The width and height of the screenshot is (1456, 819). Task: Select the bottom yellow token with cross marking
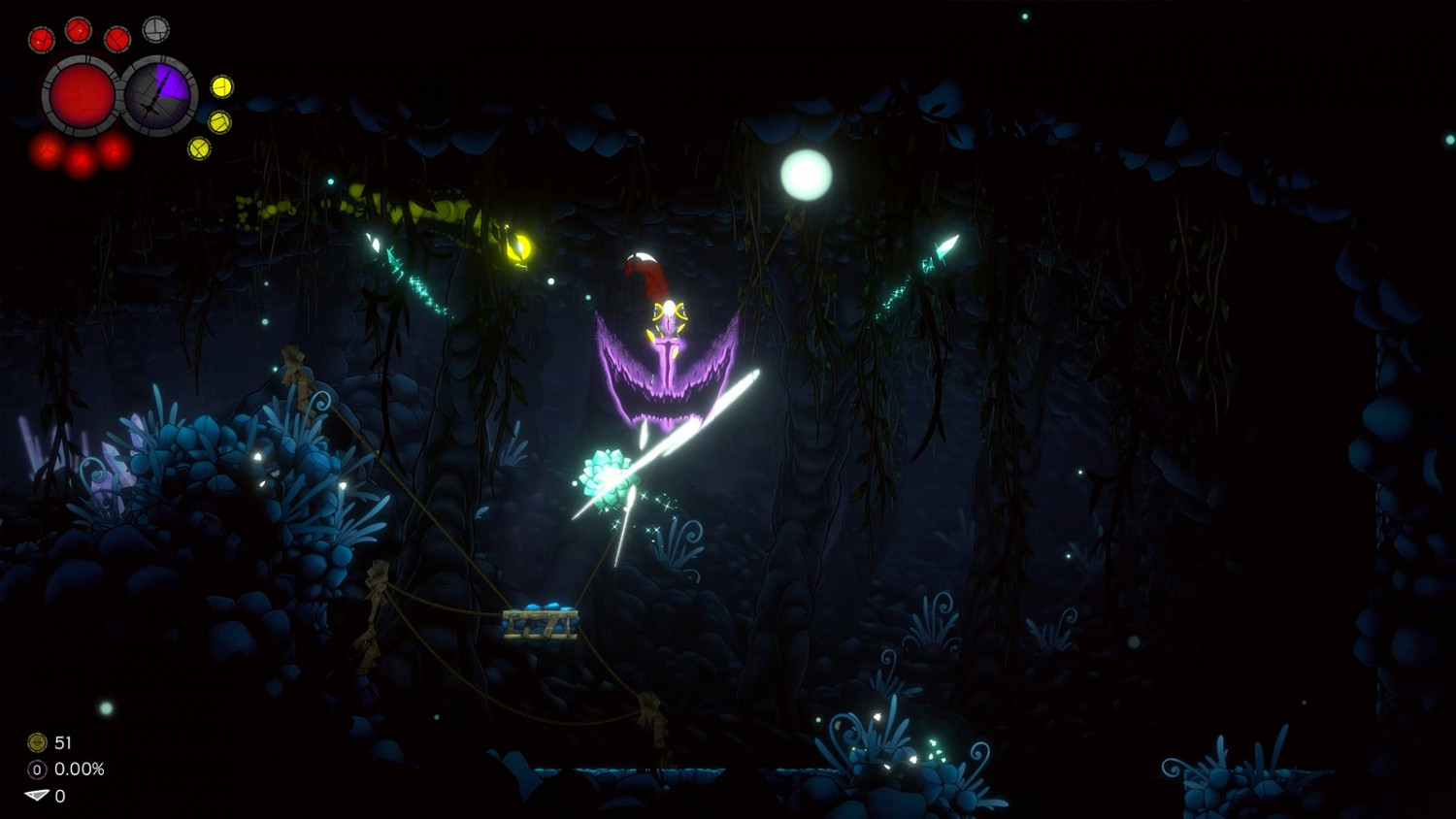(x=200, y=149)
